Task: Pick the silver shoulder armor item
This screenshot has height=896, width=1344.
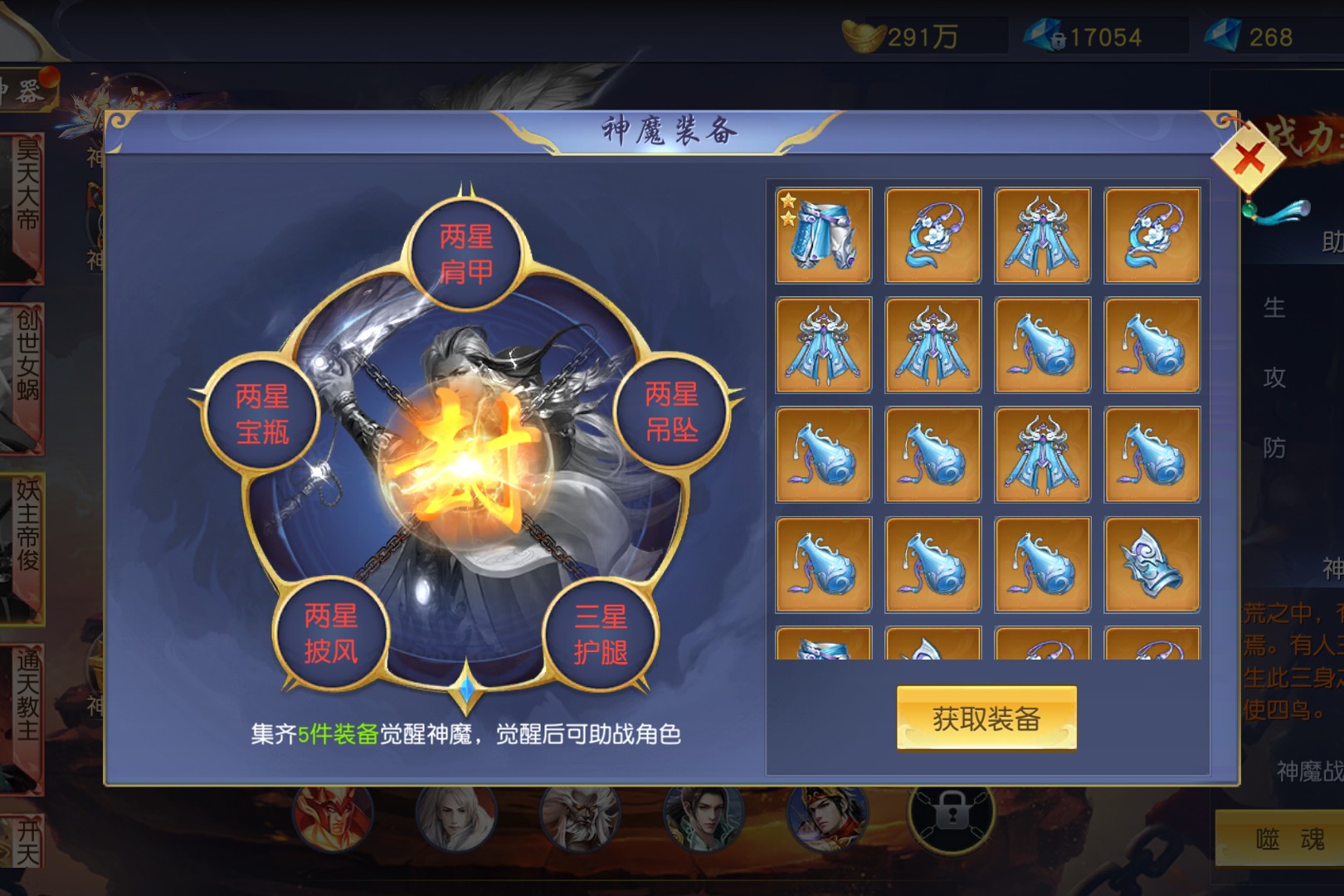Action: tap(1152, 564)
